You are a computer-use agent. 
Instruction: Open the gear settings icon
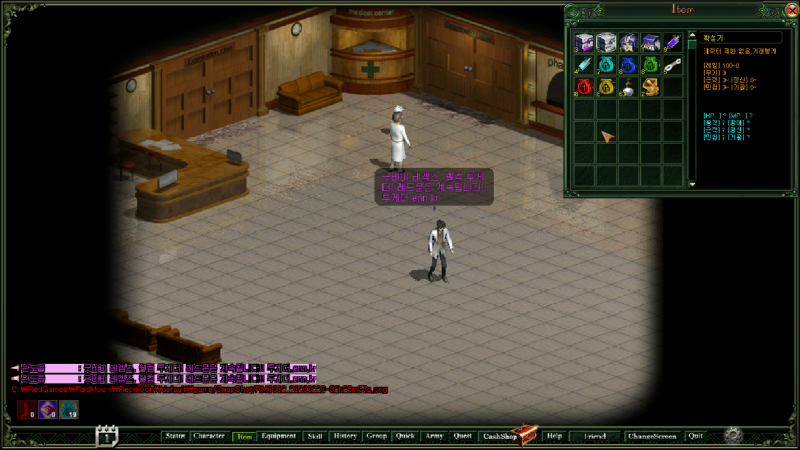(733, 435)
